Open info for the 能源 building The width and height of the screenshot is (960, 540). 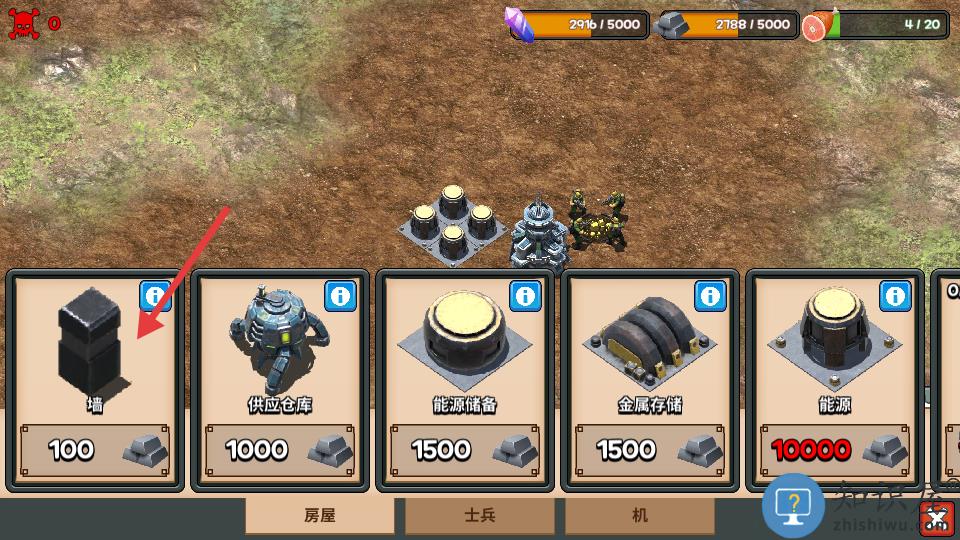click(x=895, y=296)
